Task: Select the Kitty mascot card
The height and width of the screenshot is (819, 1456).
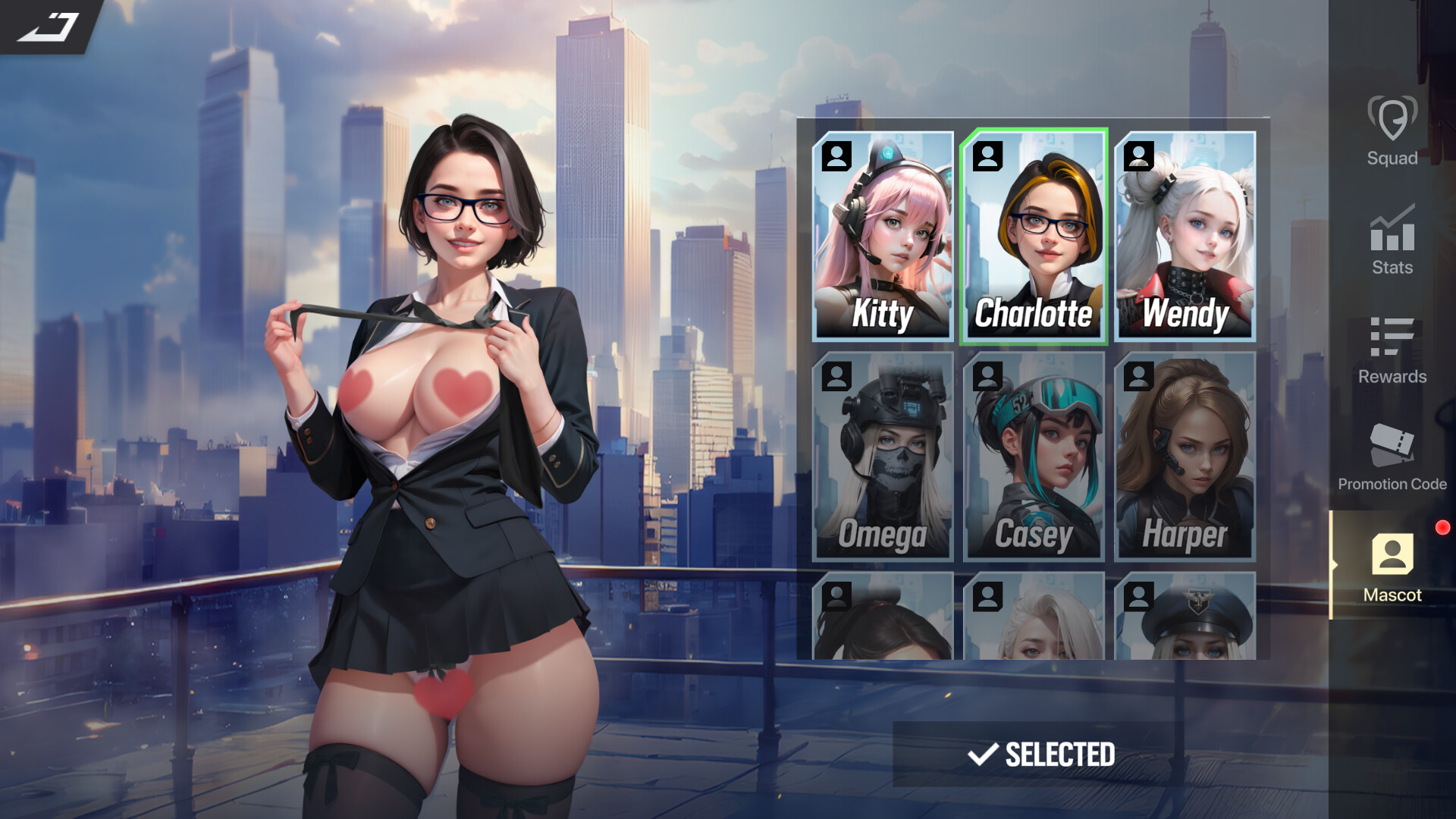Action: tap(882, 235)
